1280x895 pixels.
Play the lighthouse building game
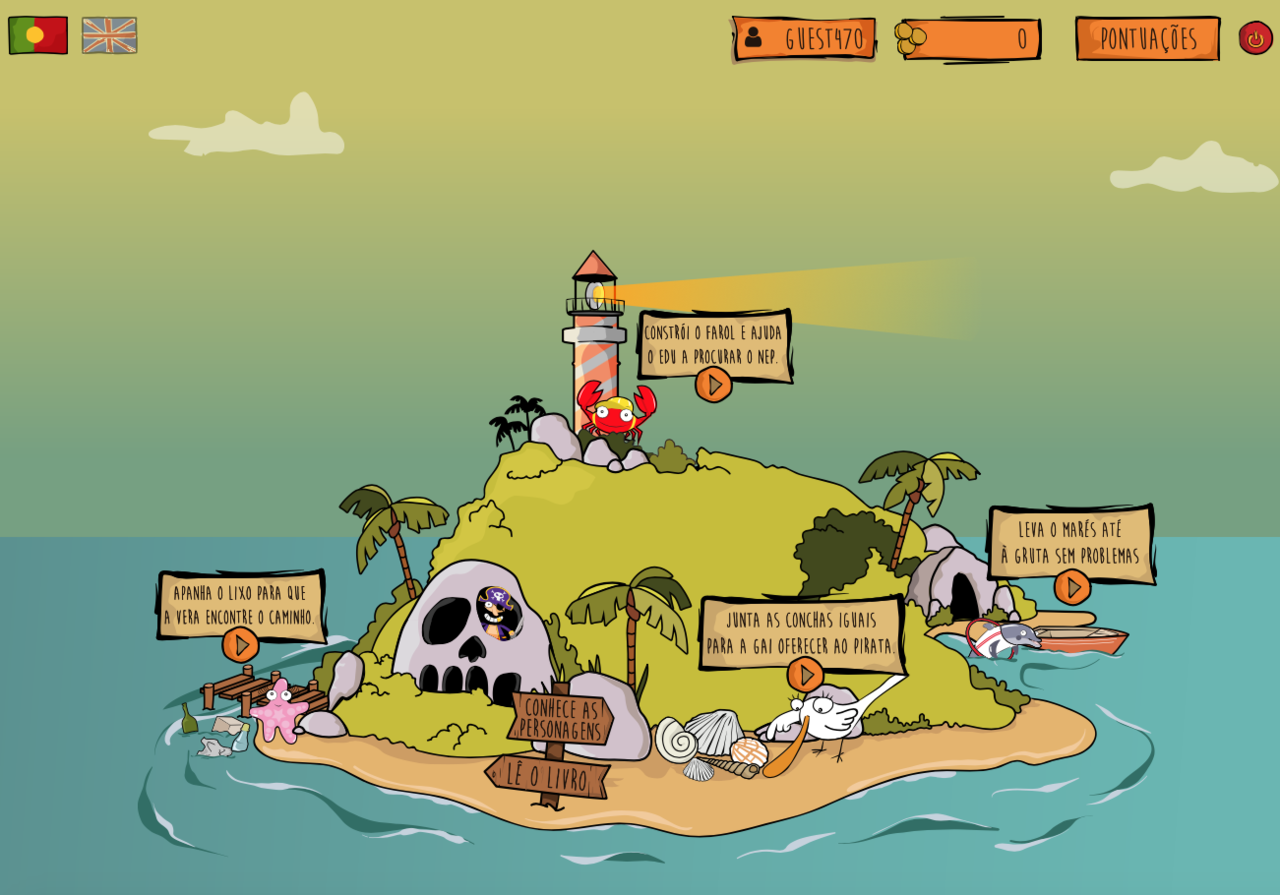point(713,384)
